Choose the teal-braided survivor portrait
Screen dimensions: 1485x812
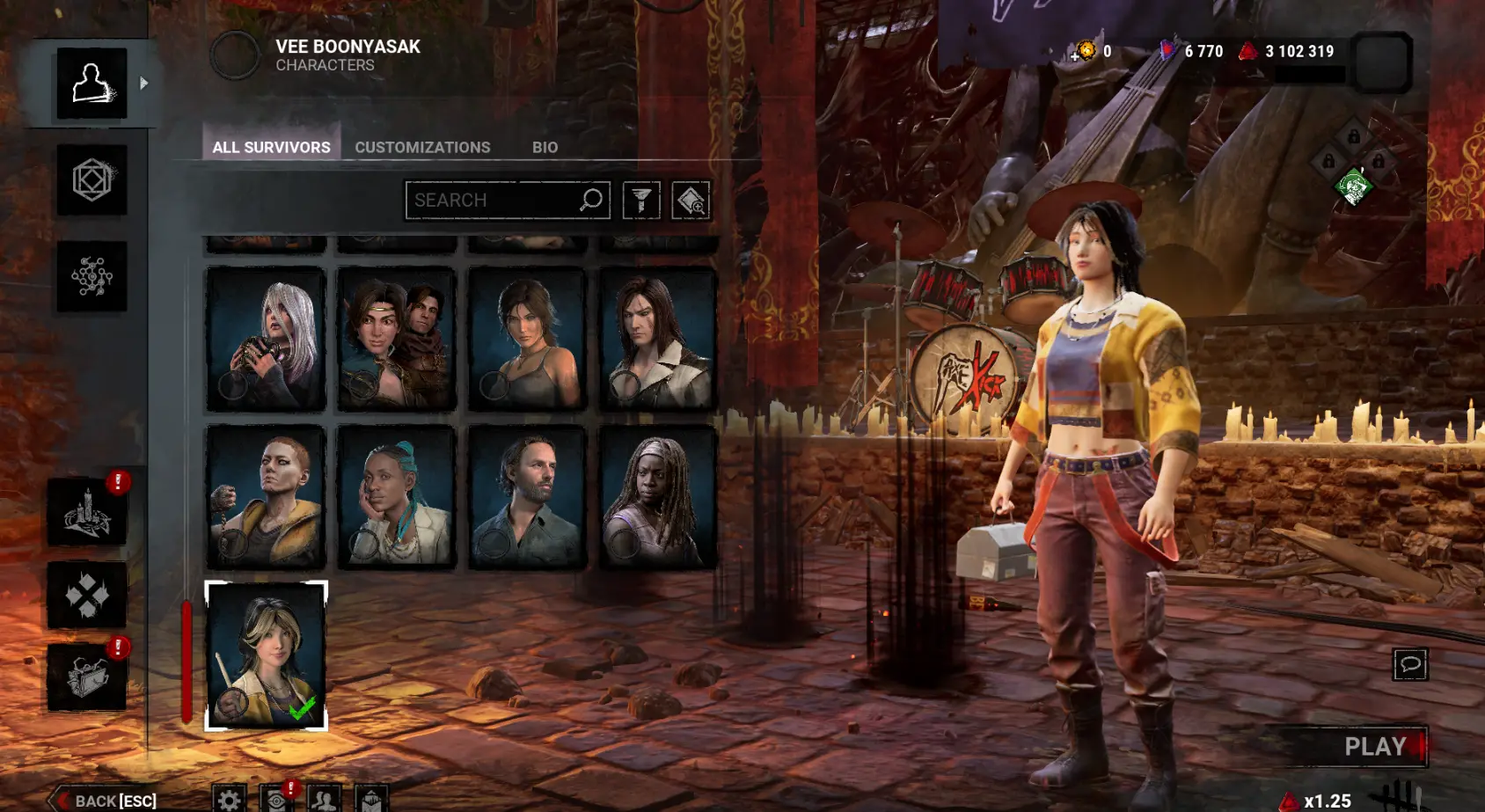tap(397, 497)
